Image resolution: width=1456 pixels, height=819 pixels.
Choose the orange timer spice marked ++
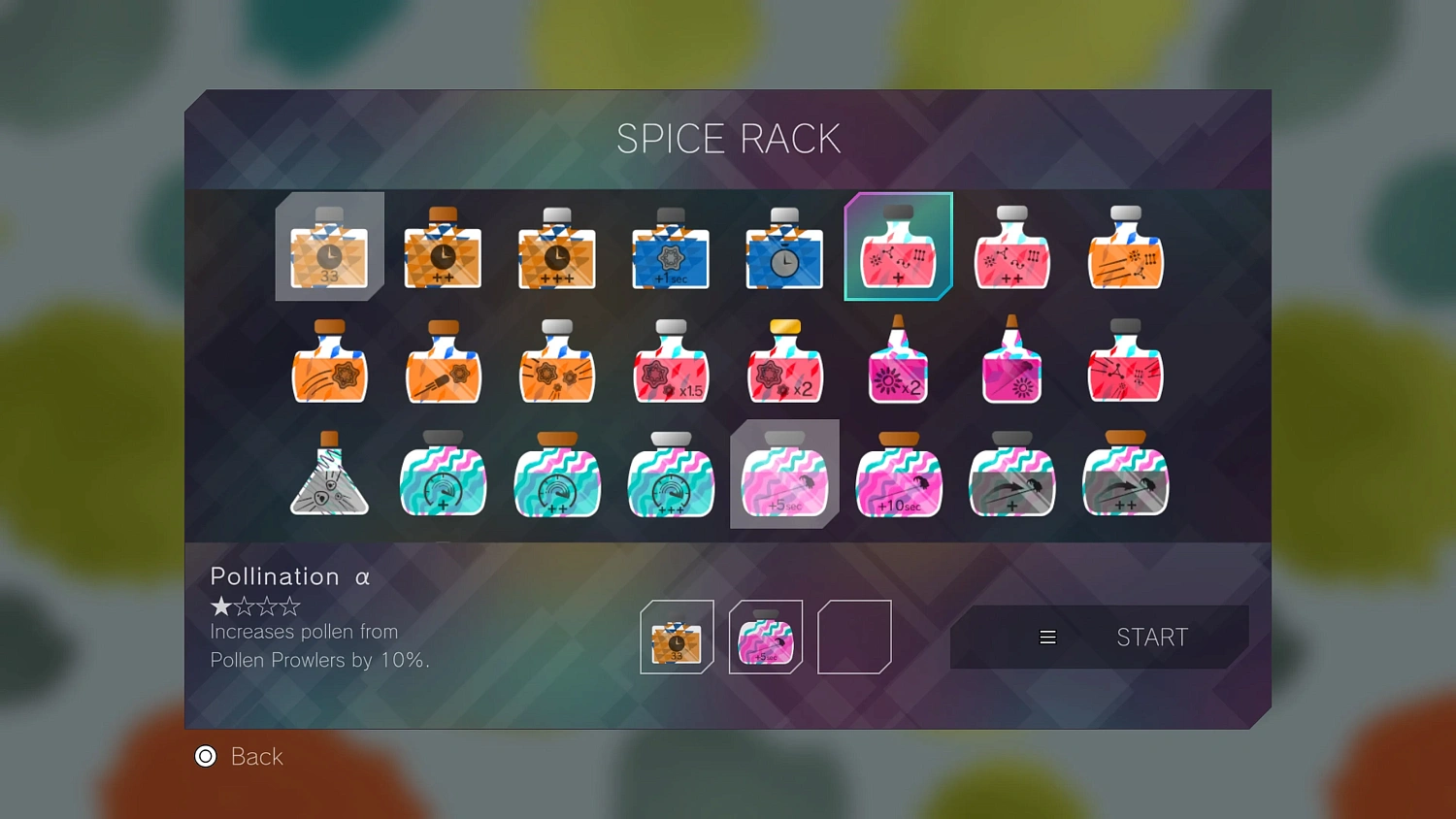coord(442,250)
